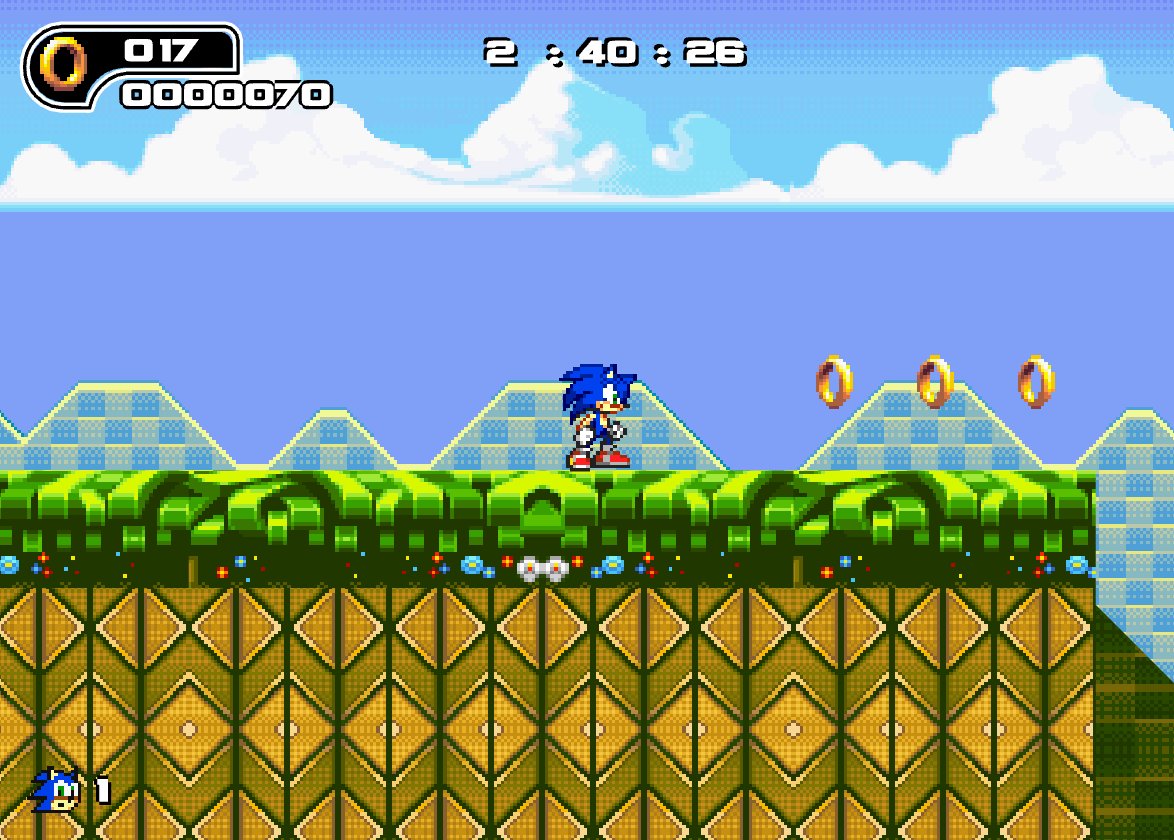The width and height of the screenshot is (1174, 840).
Task: Click the Sonic head lives icon
Action: (56, 790)
